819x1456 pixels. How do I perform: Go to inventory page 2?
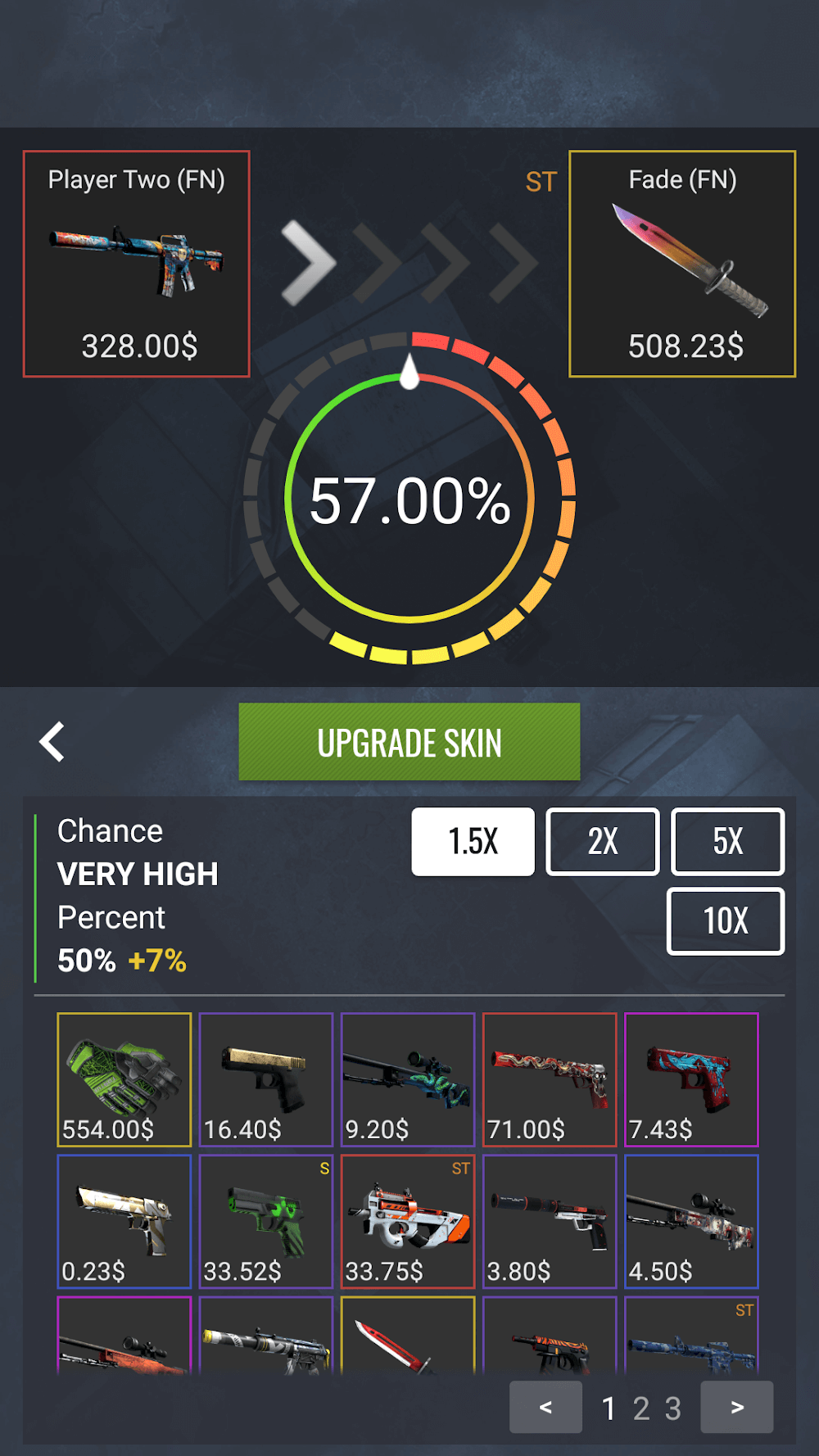coord(640,1409)
